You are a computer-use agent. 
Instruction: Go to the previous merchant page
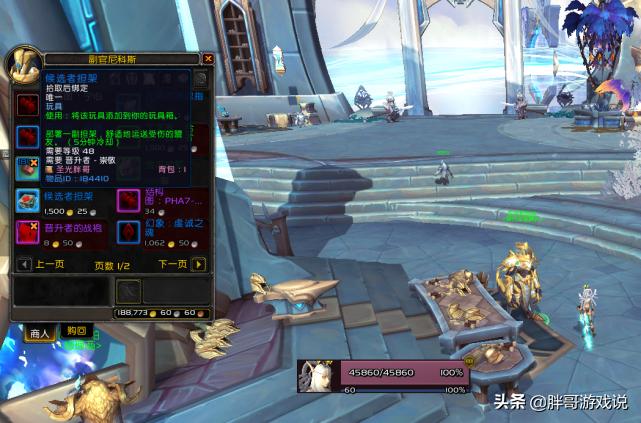point(25,264)
